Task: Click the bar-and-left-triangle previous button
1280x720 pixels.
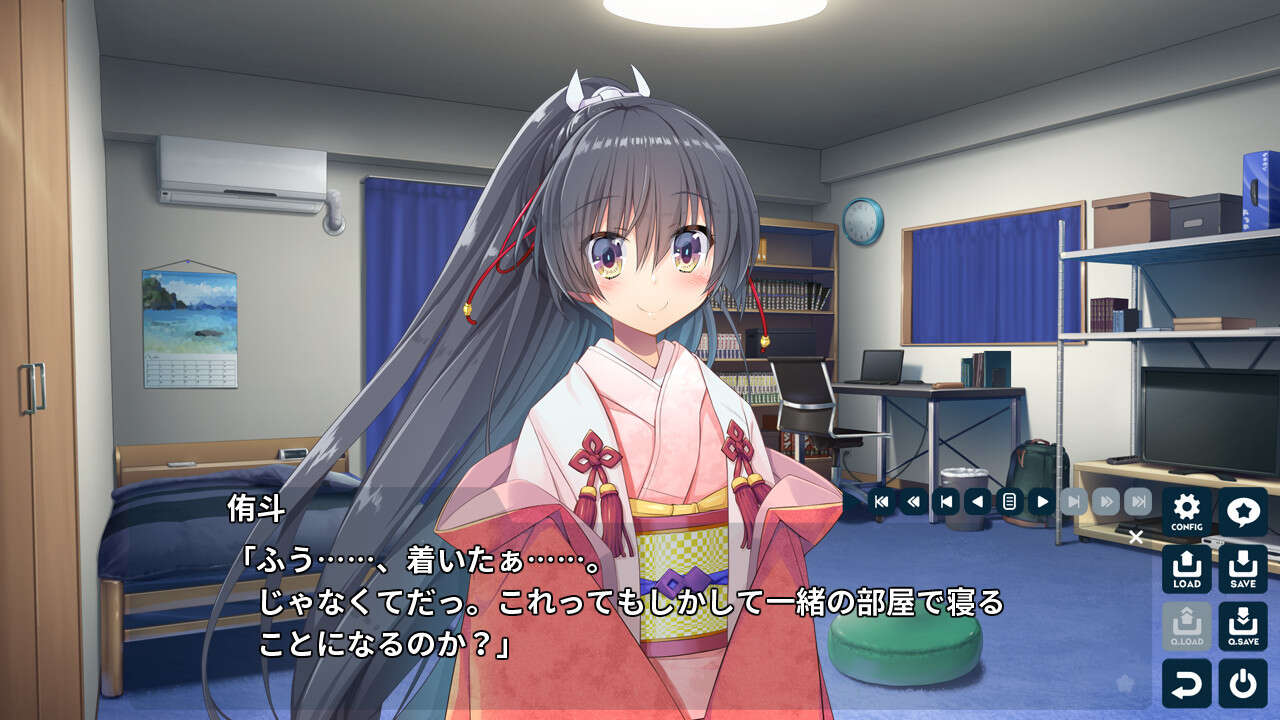Action: point(945,501)
